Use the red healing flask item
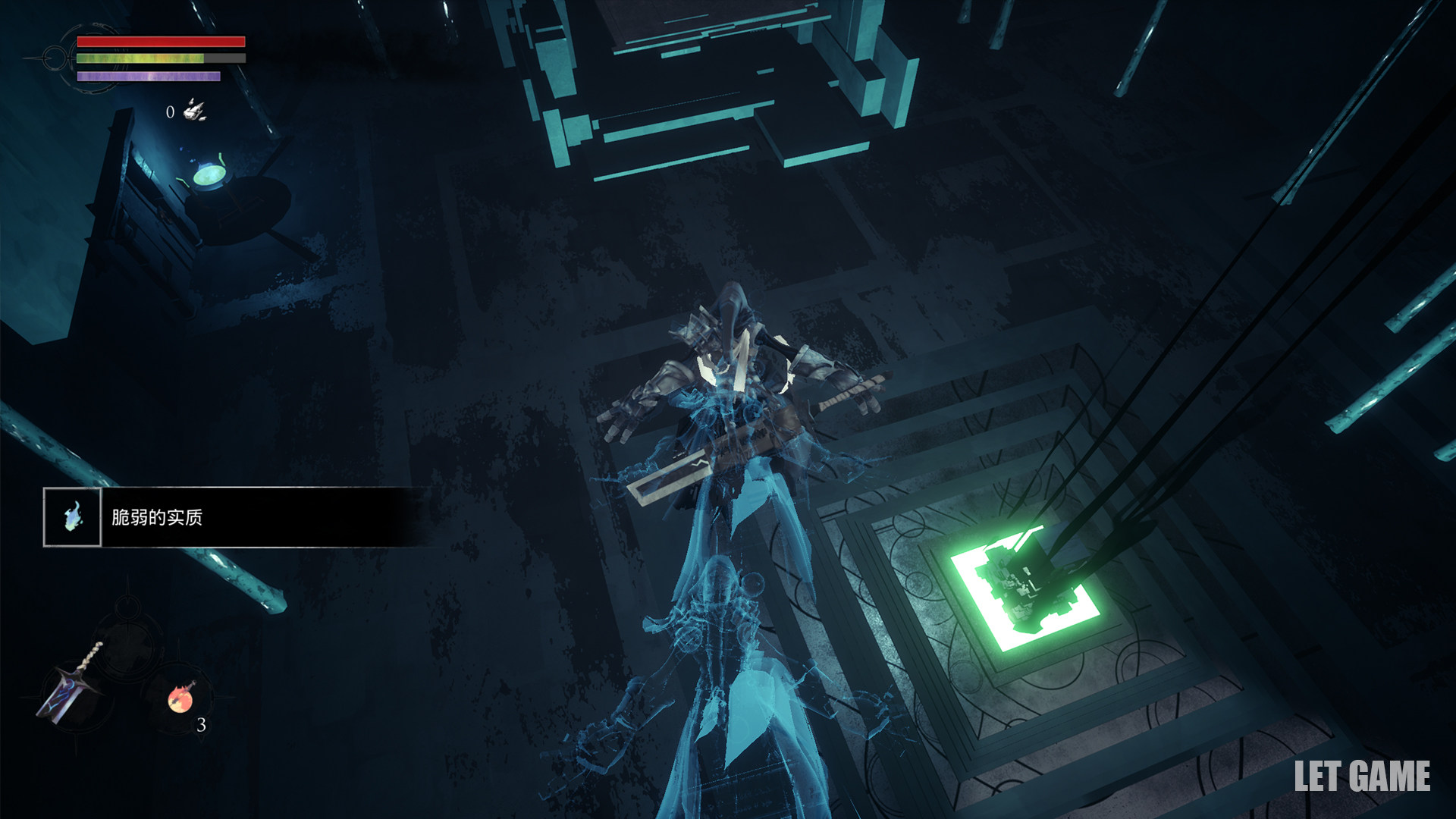Screen dimensions: 1456x819 point(181,698)
